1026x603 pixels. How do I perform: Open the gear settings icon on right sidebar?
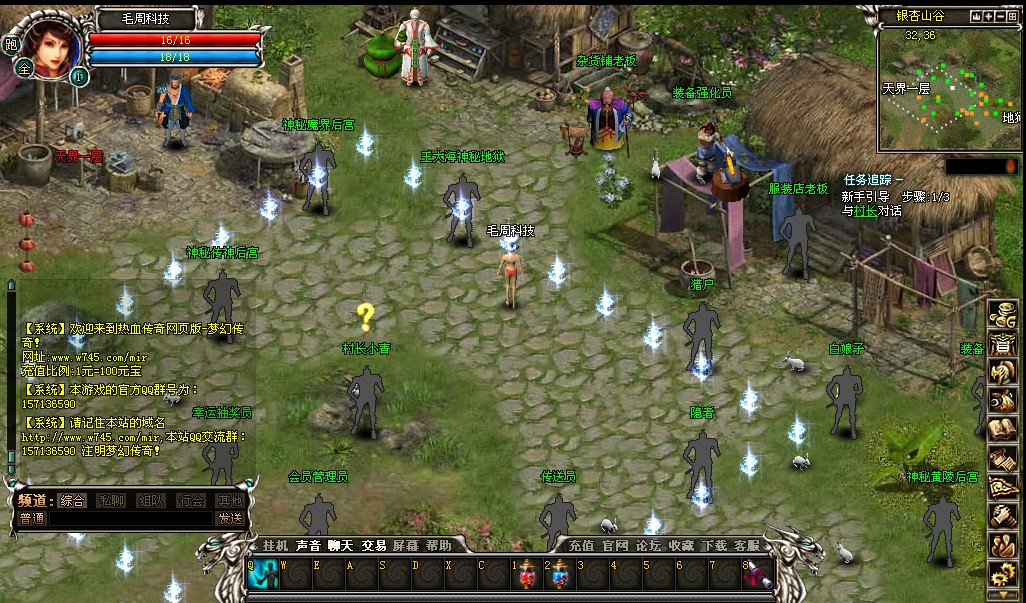point(1001,575)
